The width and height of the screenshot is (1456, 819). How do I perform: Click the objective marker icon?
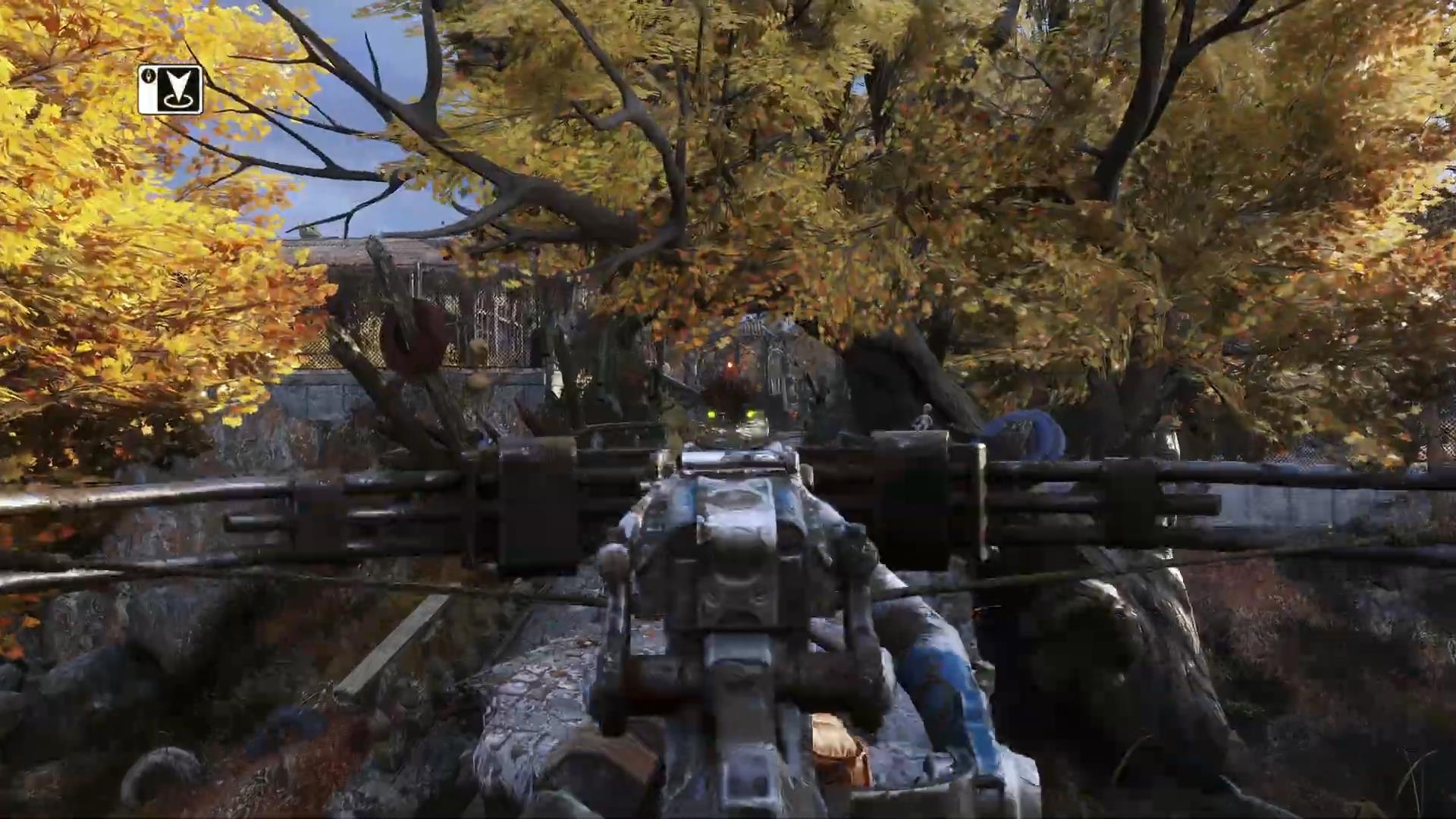pyautogui.click(x=171, y=90)
